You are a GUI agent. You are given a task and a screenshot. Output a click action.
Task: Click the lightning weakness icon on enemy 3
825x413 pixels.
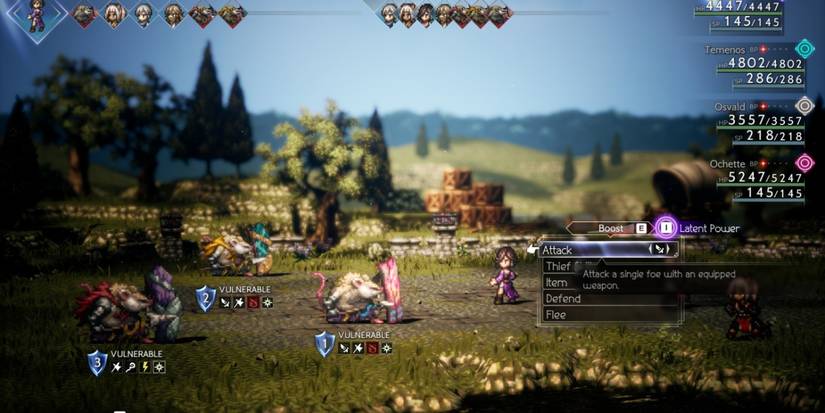(x=145, y=368)
